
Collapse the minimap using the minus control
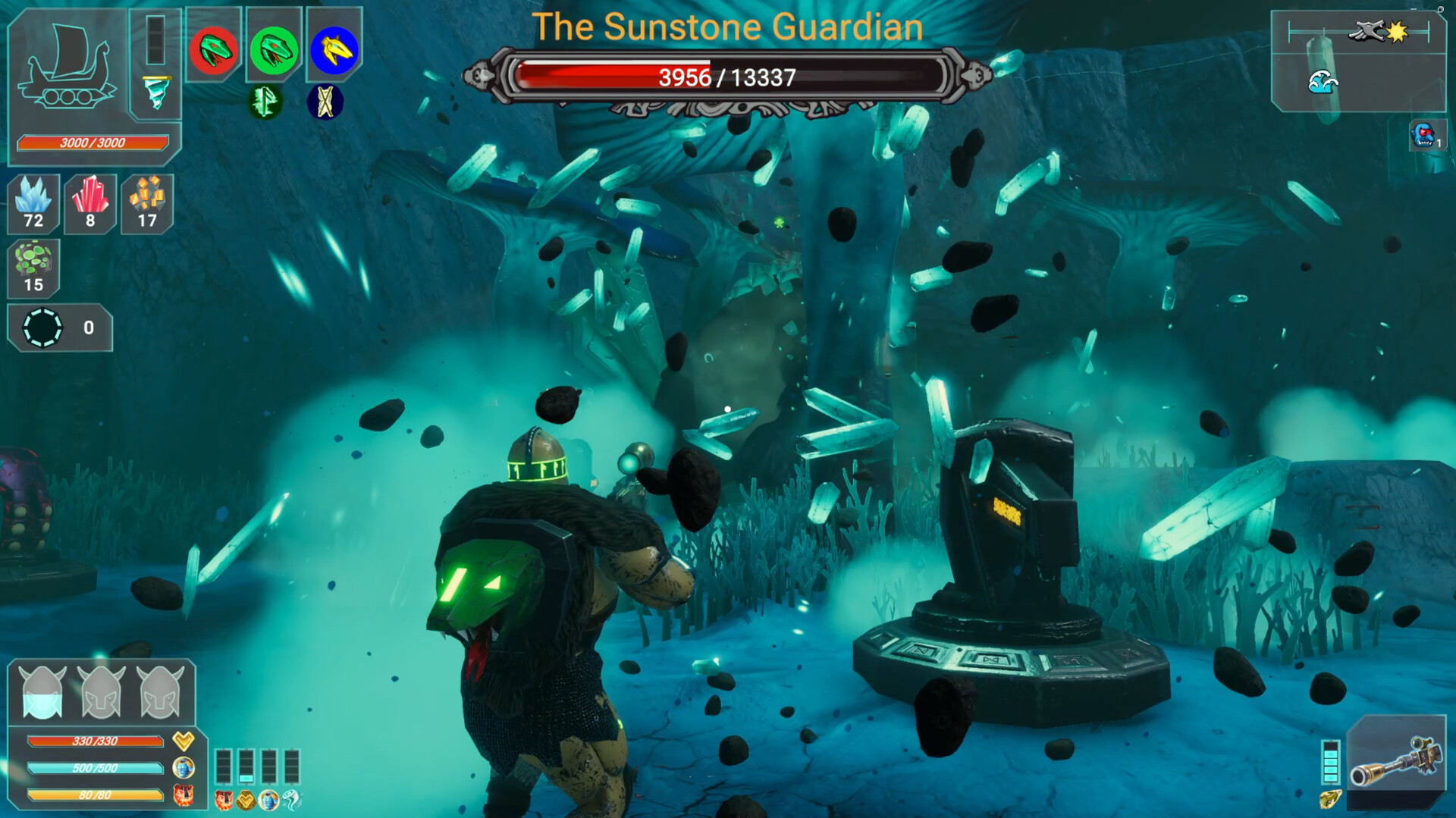[1414, 9]
